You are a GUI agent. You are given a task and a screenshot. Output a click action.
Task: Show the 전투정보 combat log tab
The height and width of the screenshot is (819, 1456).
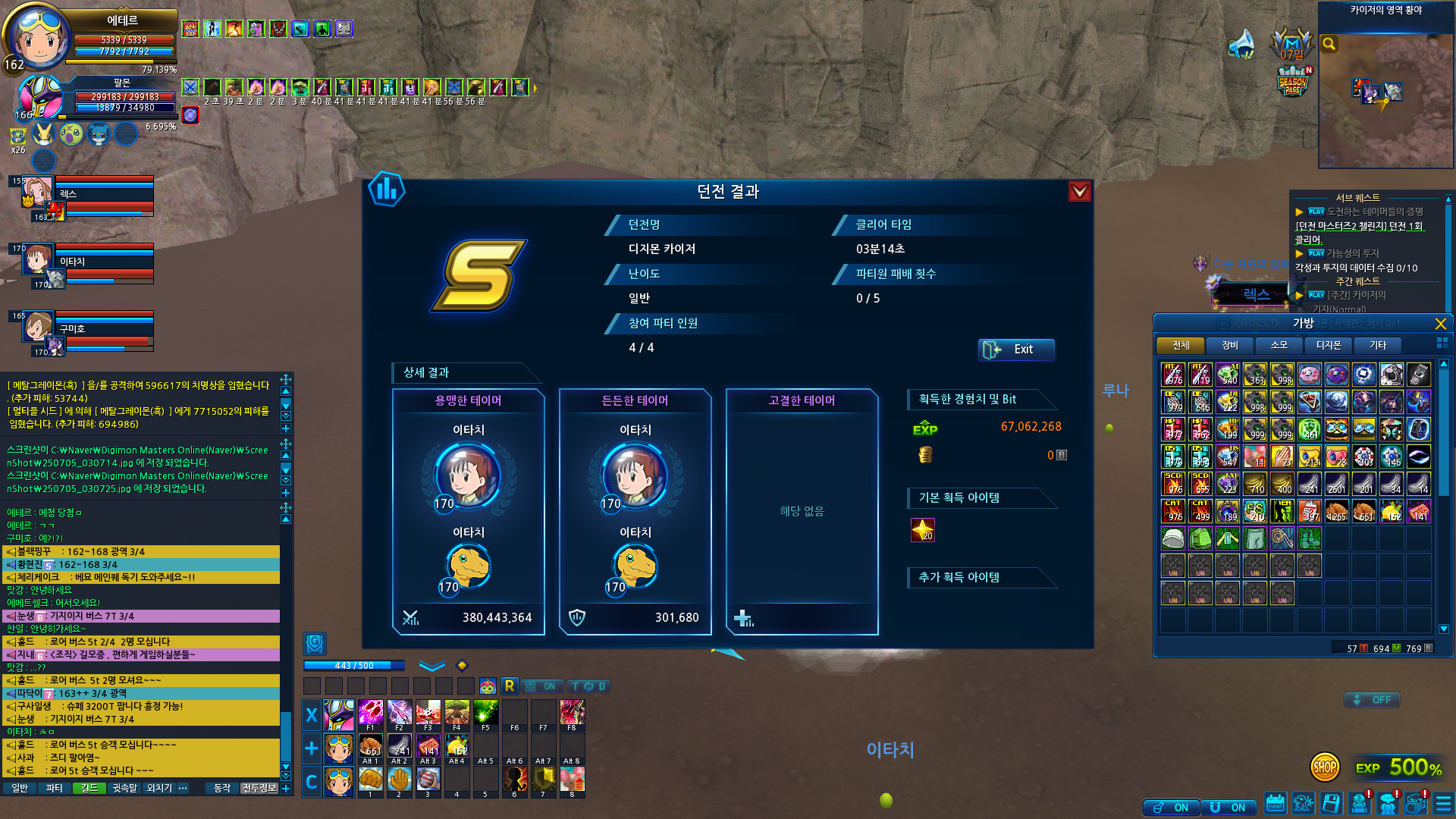(259, 789)
